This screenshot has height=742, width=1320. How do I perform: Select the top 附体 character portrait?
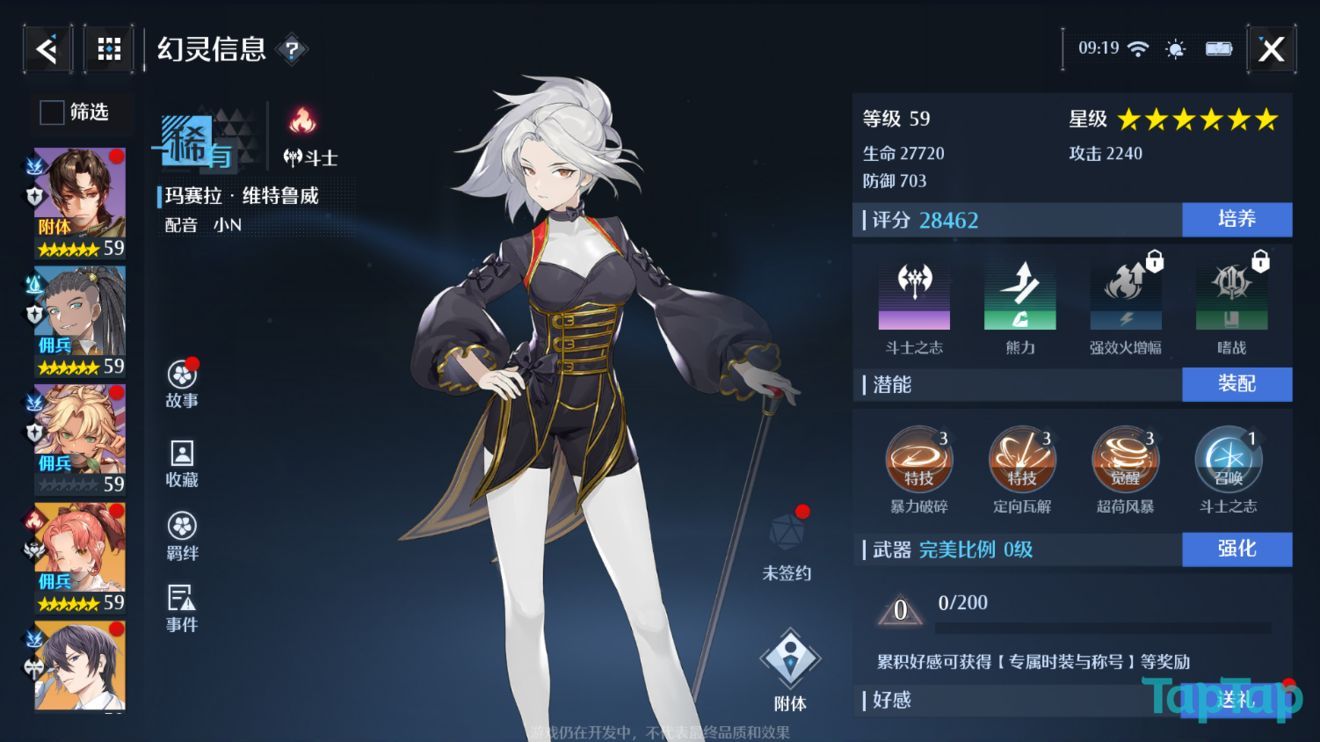[x=78, y=190]
